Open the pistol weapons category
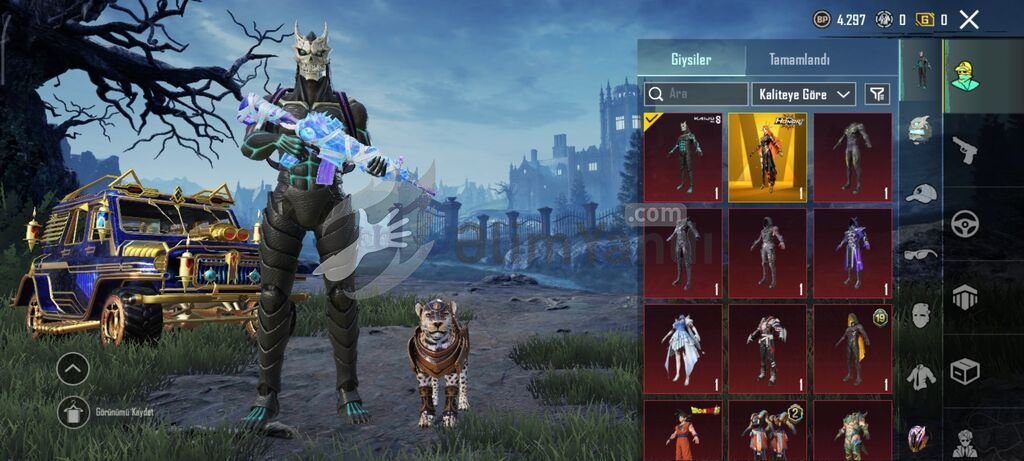Image resolution: width=1024 pixels, height=461 pixels. (x=965, y=150)
